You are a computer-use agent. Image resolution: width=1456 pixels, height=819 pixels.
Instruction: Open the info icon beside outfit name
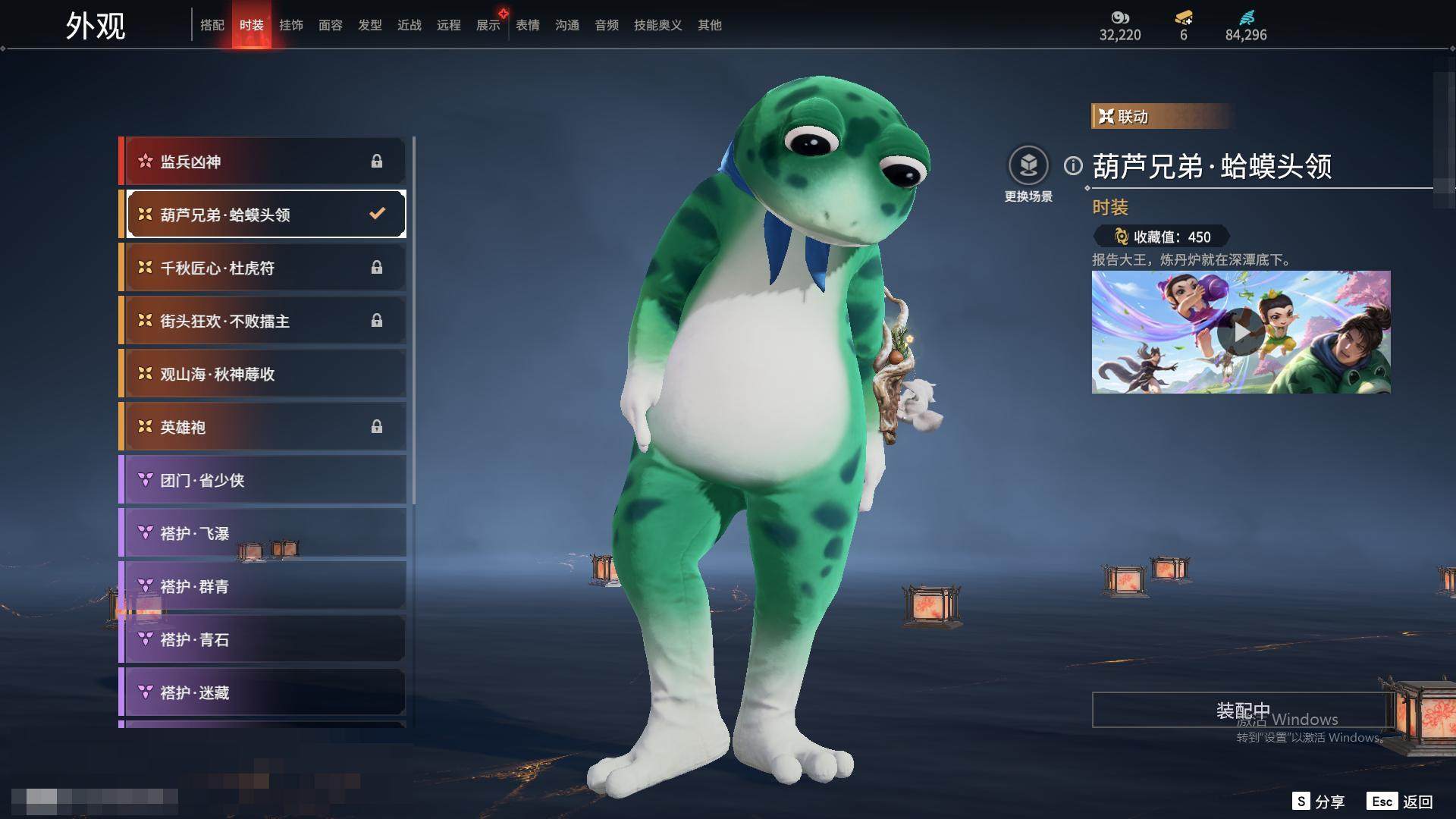tap(1073, 165)
